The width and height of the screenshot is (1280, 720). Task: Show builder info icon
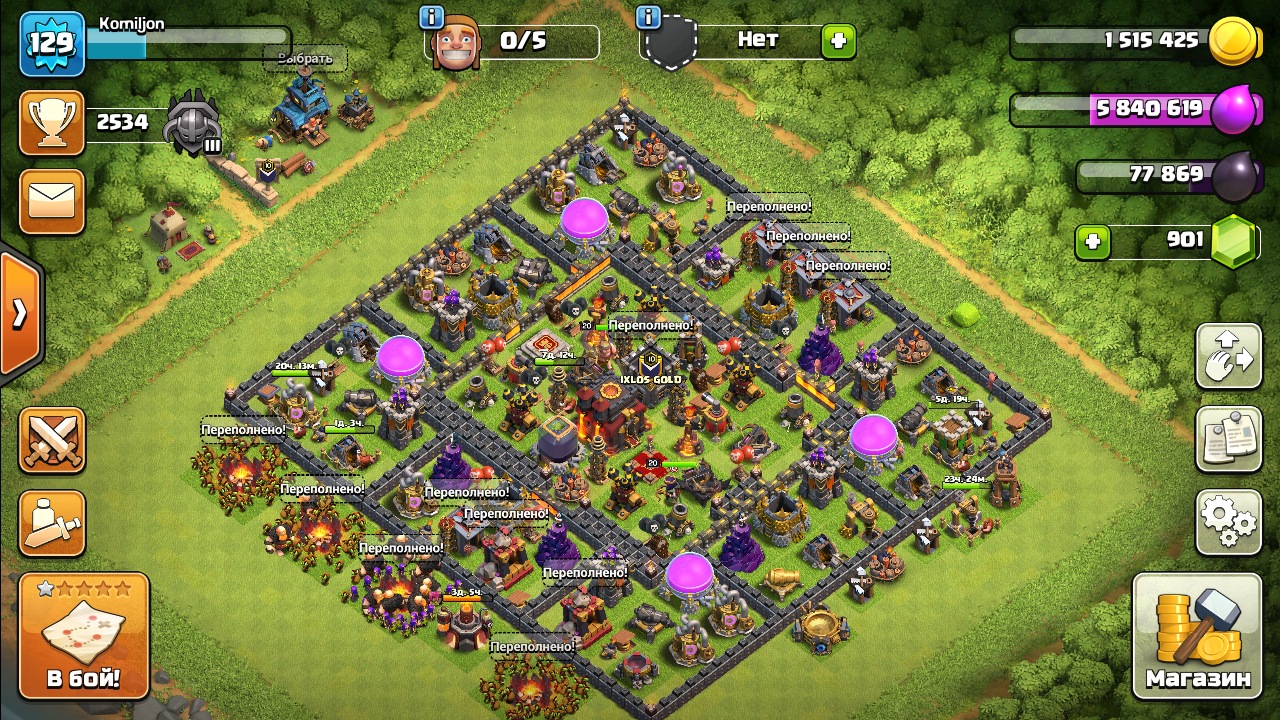pyautogui.click(x=432, y=17)
